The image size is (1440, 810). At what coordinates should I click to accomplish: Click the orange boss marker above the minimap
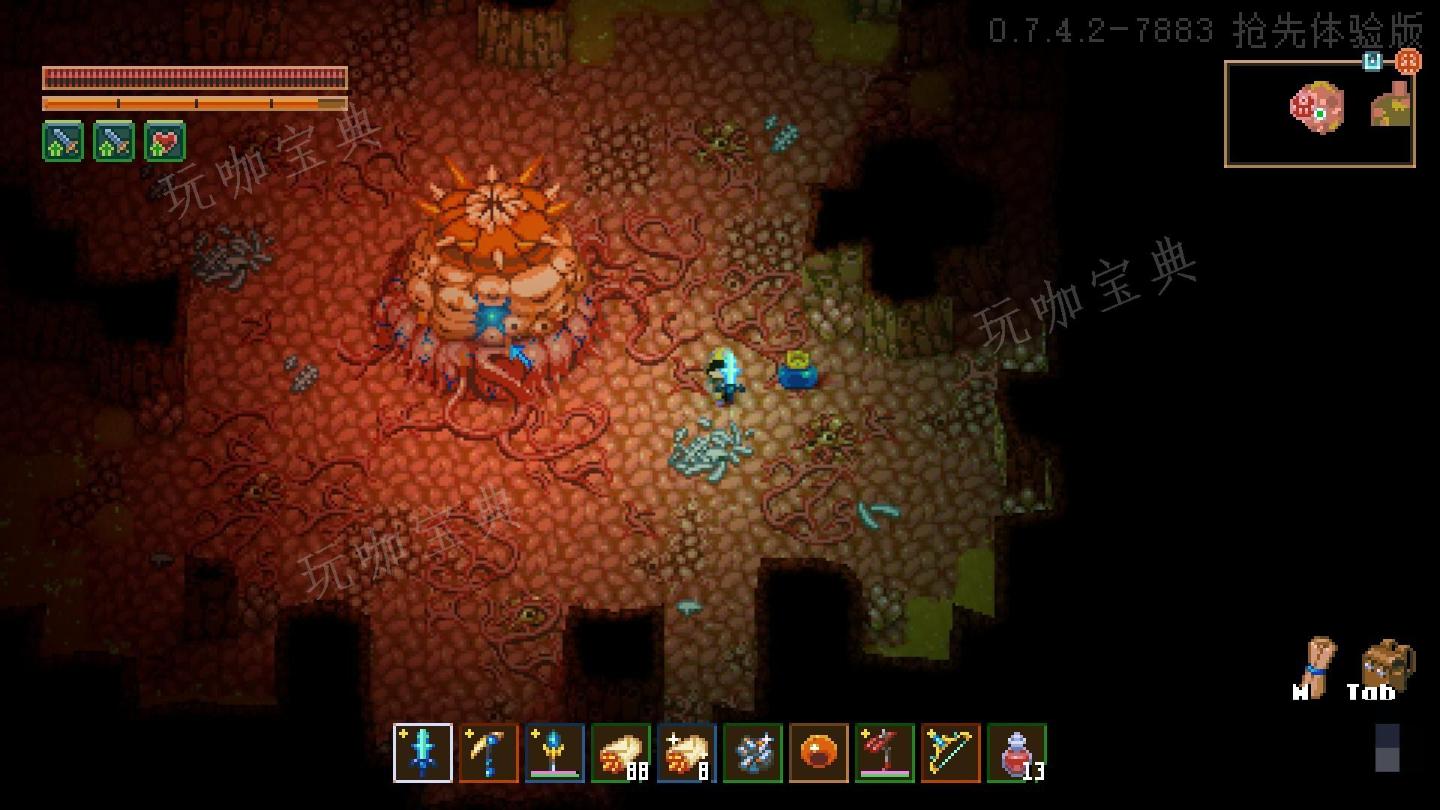(x=1408, y=61)
